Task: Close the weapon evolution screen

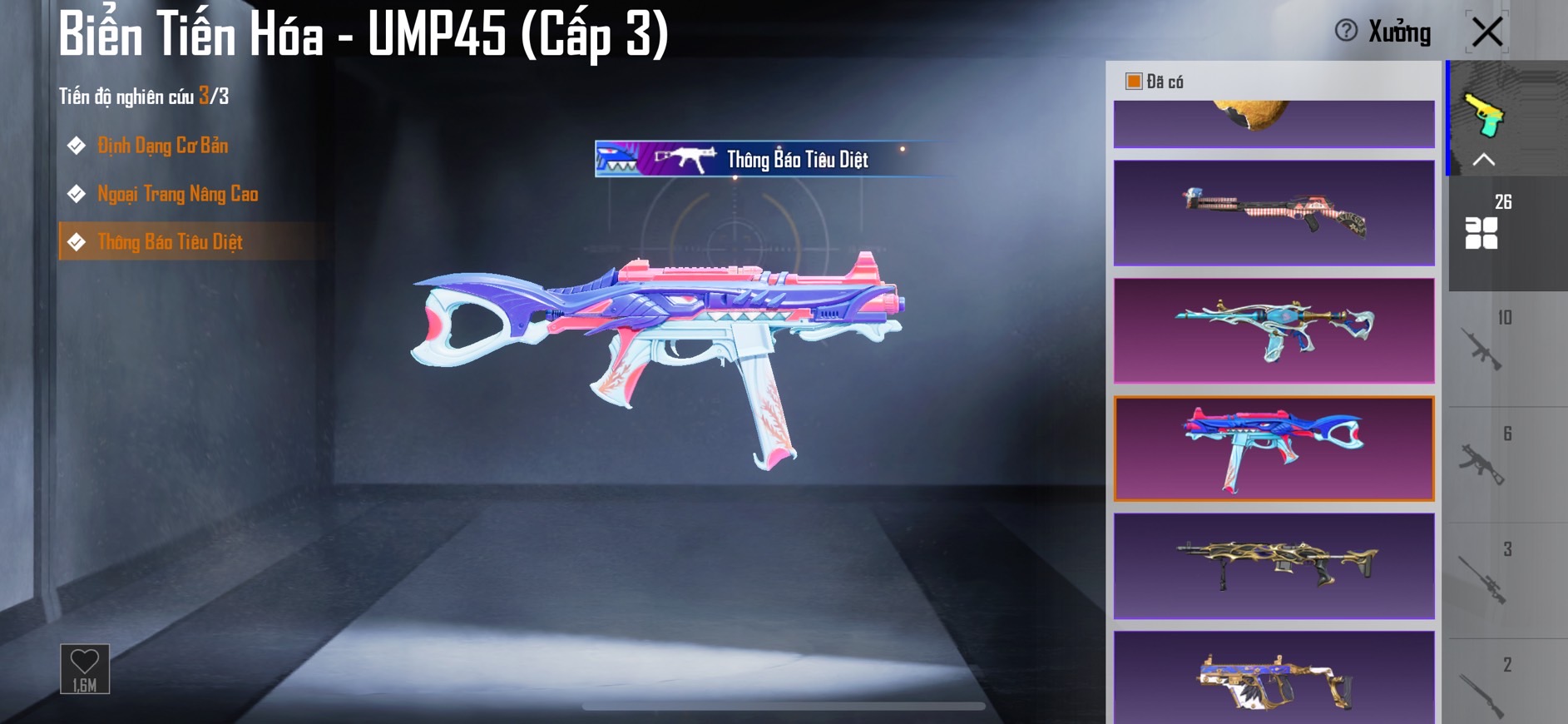Action: click(1486, 32)
